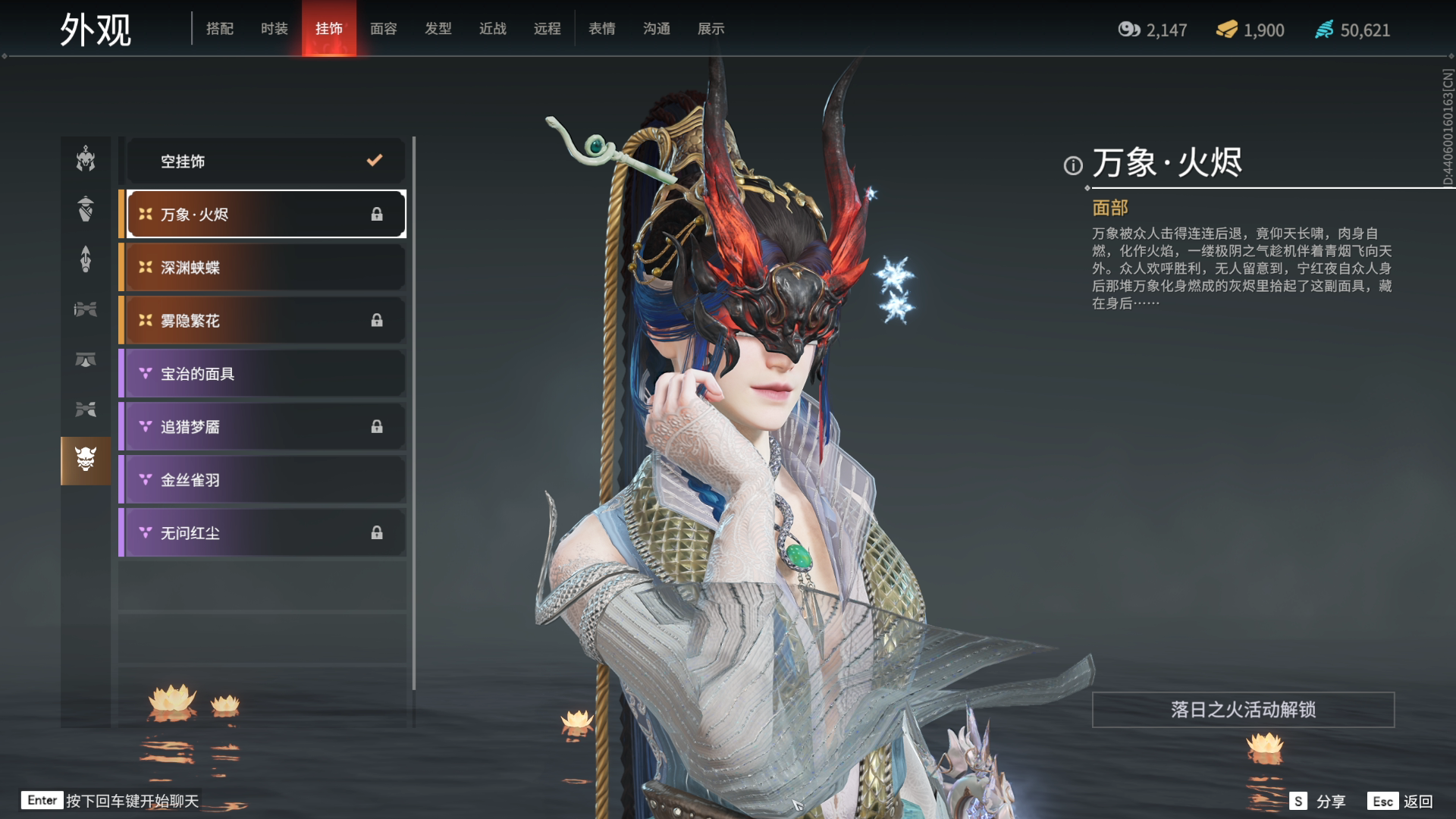Screen dimensions: 1456x819
Task: Click the 分享 share button
Action: coord(1320,801)
